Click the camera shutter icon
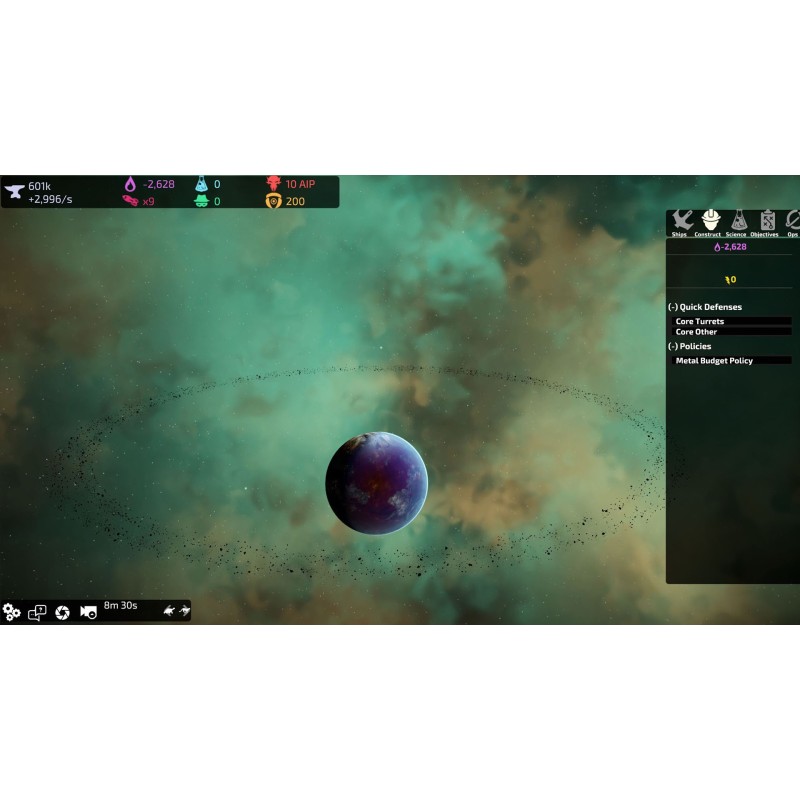This screenshot has height=800, width=800. coord(62,612)
